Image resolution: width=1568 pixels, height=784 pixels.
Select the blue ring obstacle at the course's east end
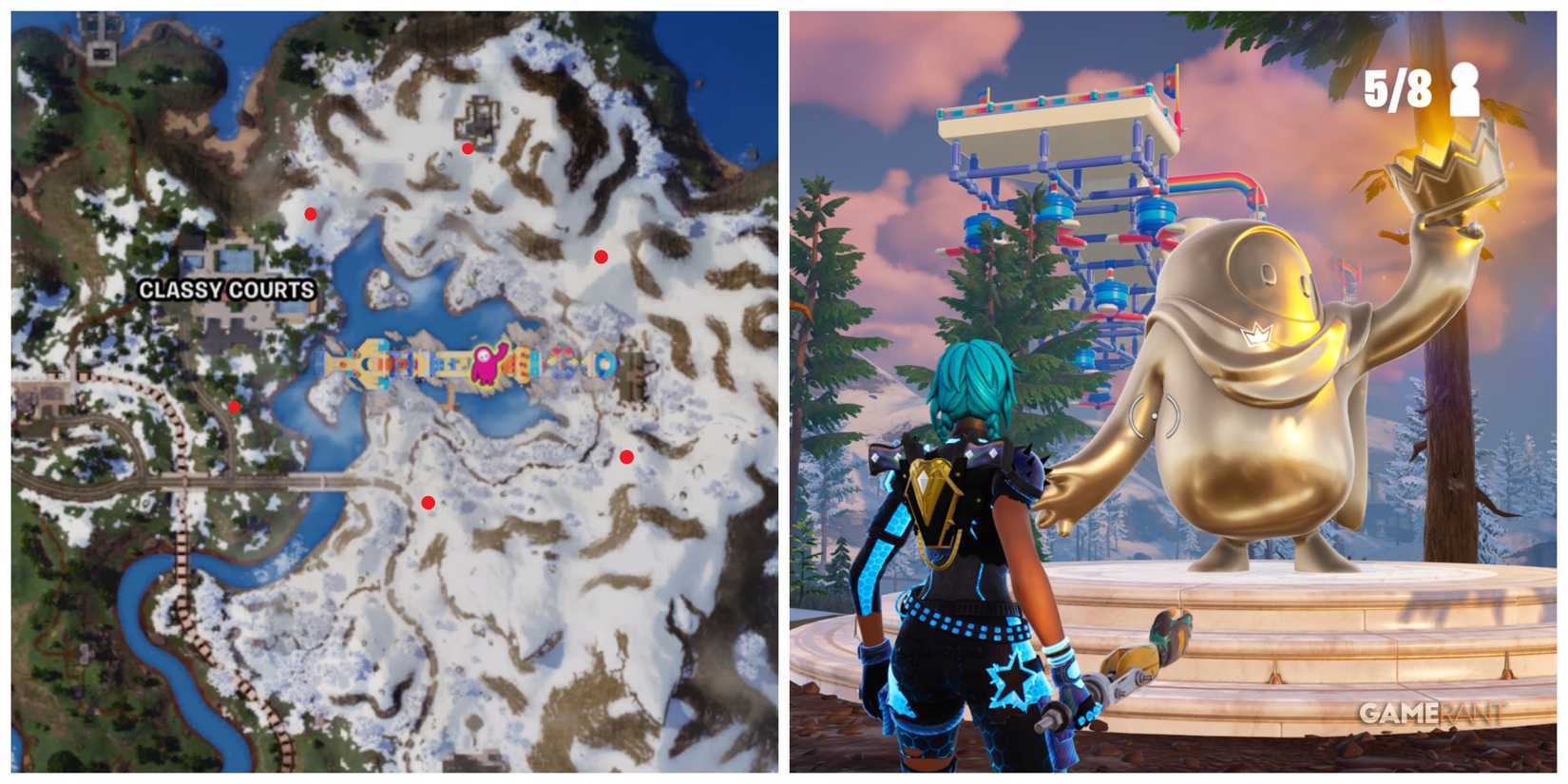tap(602, 362)
